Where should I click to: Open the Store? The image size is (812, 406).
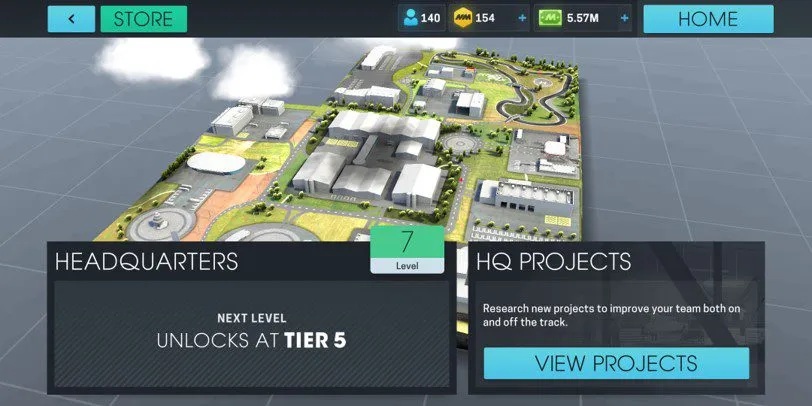[x=143, y=19]
